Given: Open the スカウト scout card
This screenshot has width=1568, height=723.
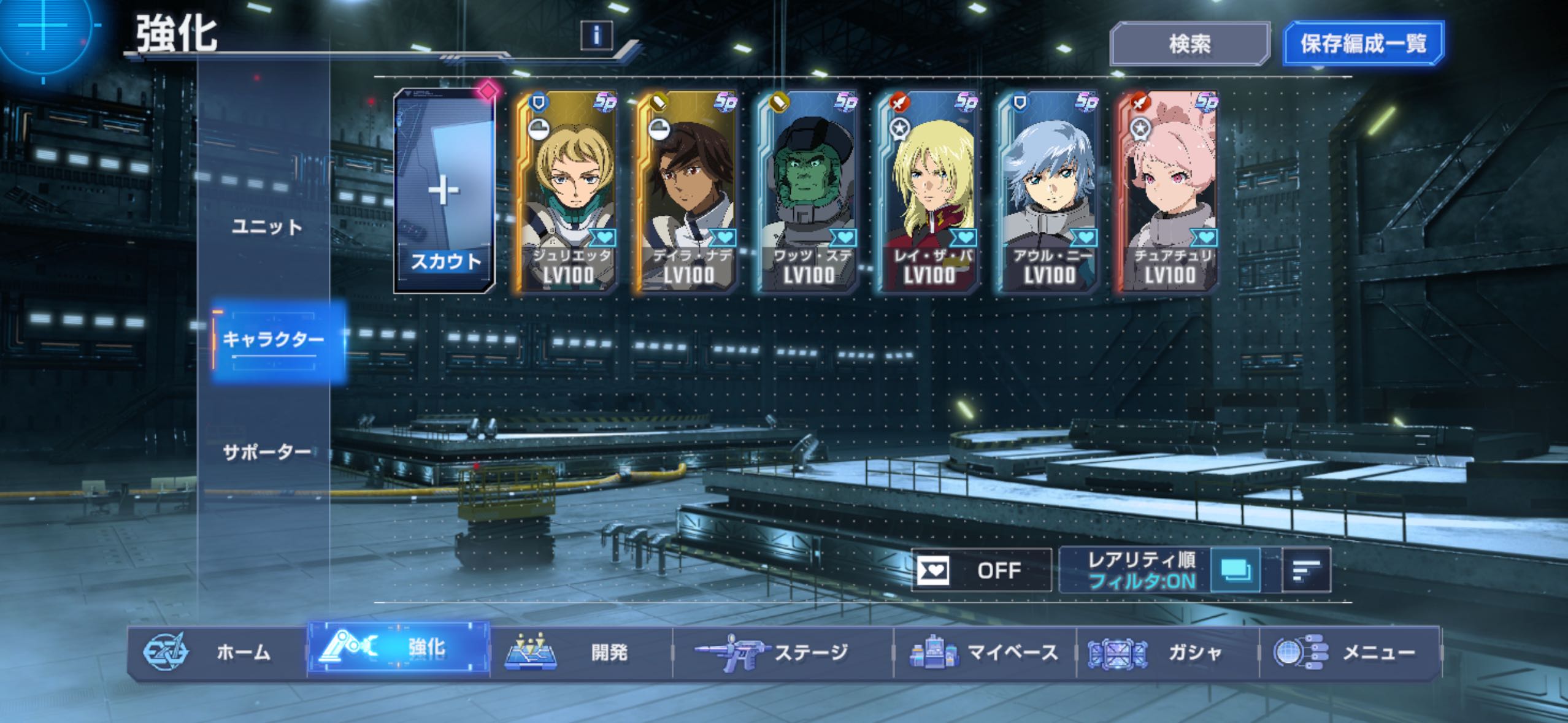Looking at the screenshot, I should tap(444, 191).
